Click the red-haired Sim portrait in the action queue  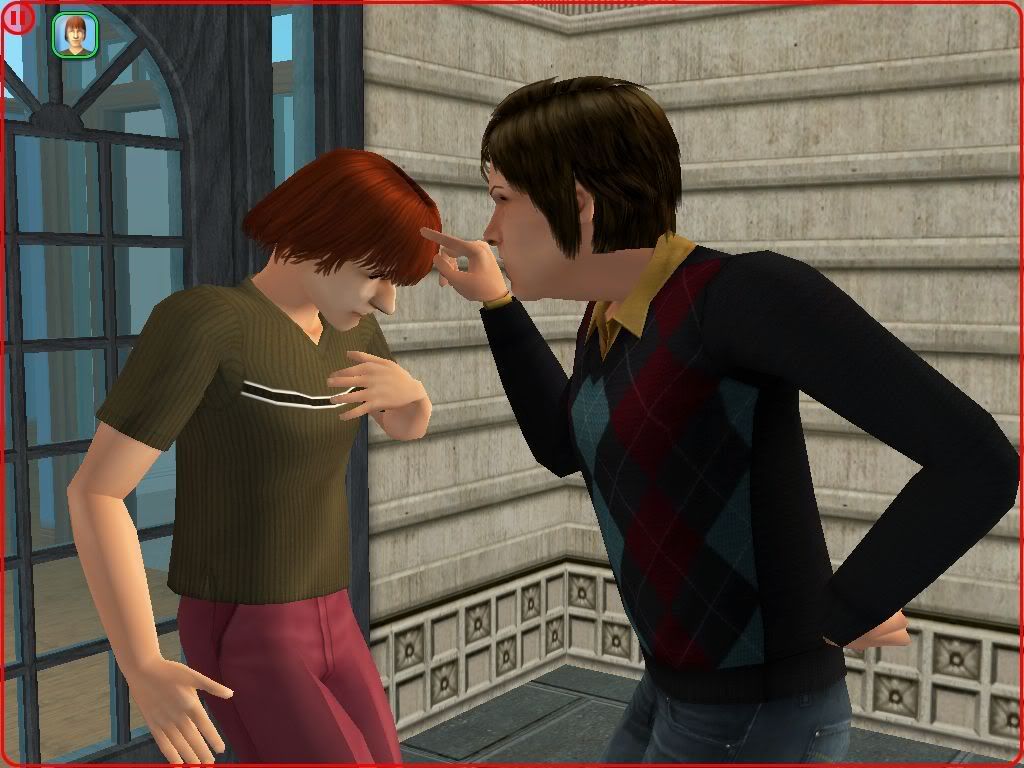pyautogui.click(x=75, y=35)
